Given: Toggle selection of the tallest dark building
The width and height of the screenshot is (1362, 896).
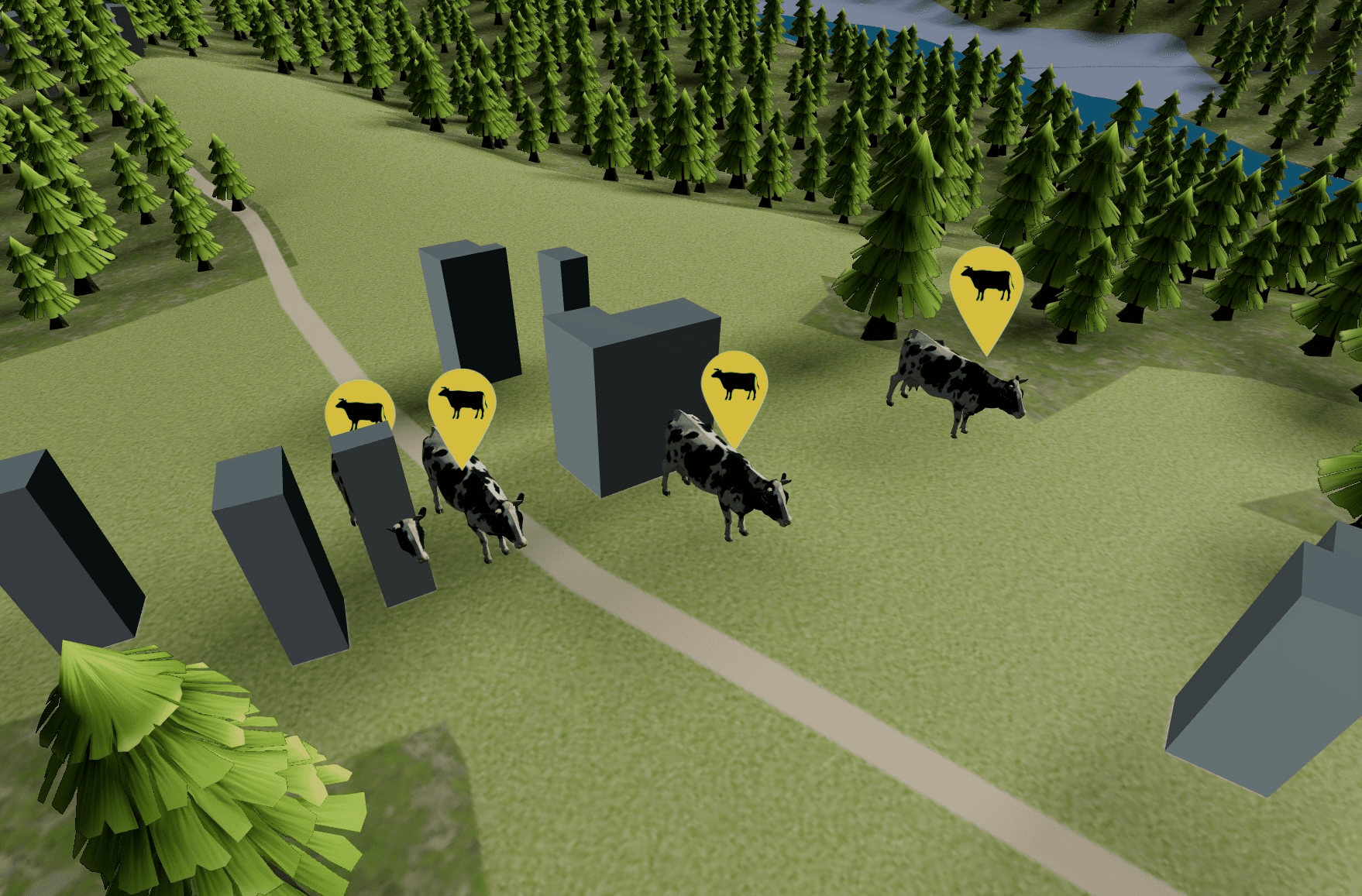Looking at the screenshot, I should coord(473,325).
